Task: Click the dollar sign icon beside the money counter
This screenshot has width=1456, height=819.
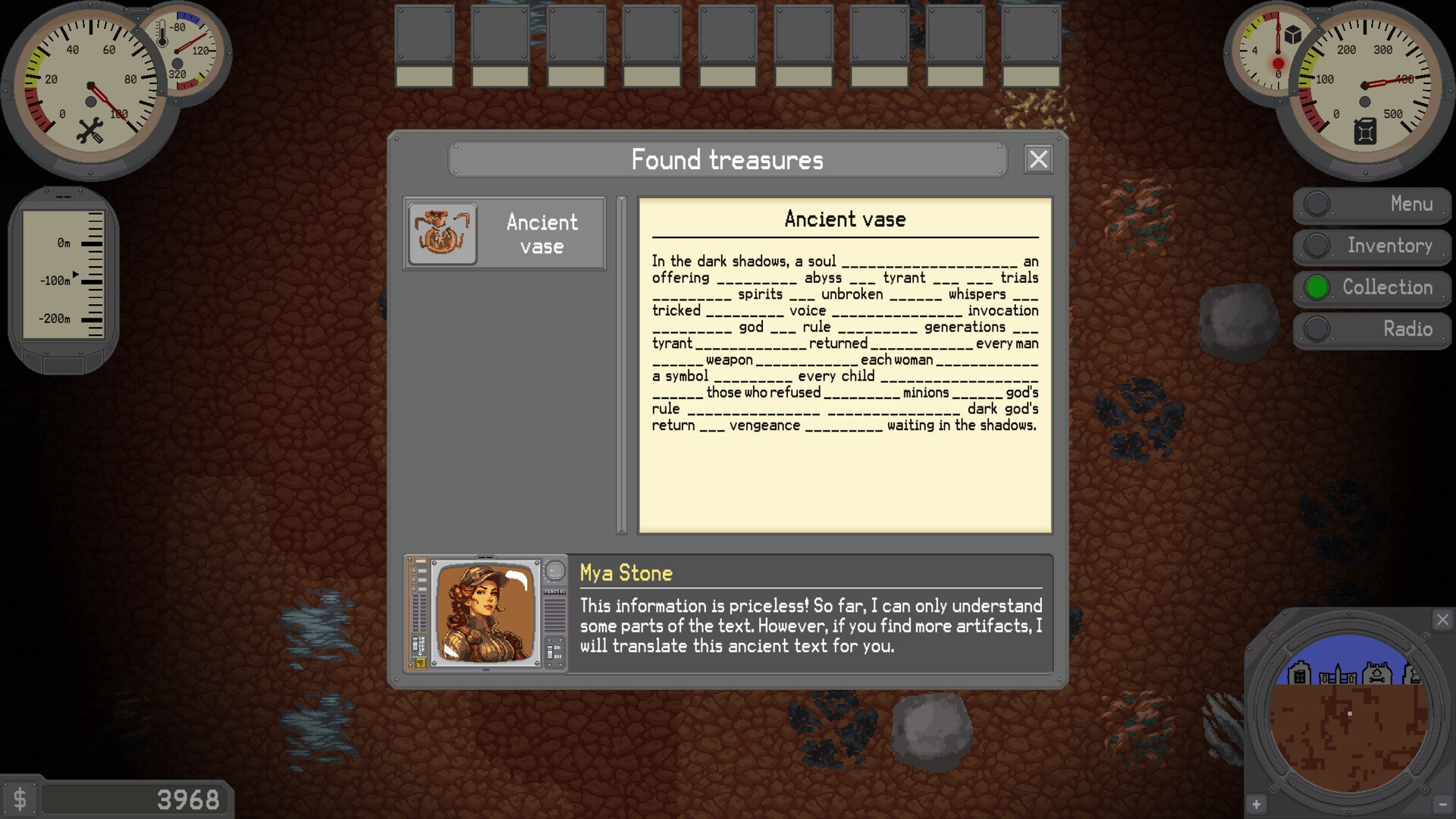Action: pos(20,798)
